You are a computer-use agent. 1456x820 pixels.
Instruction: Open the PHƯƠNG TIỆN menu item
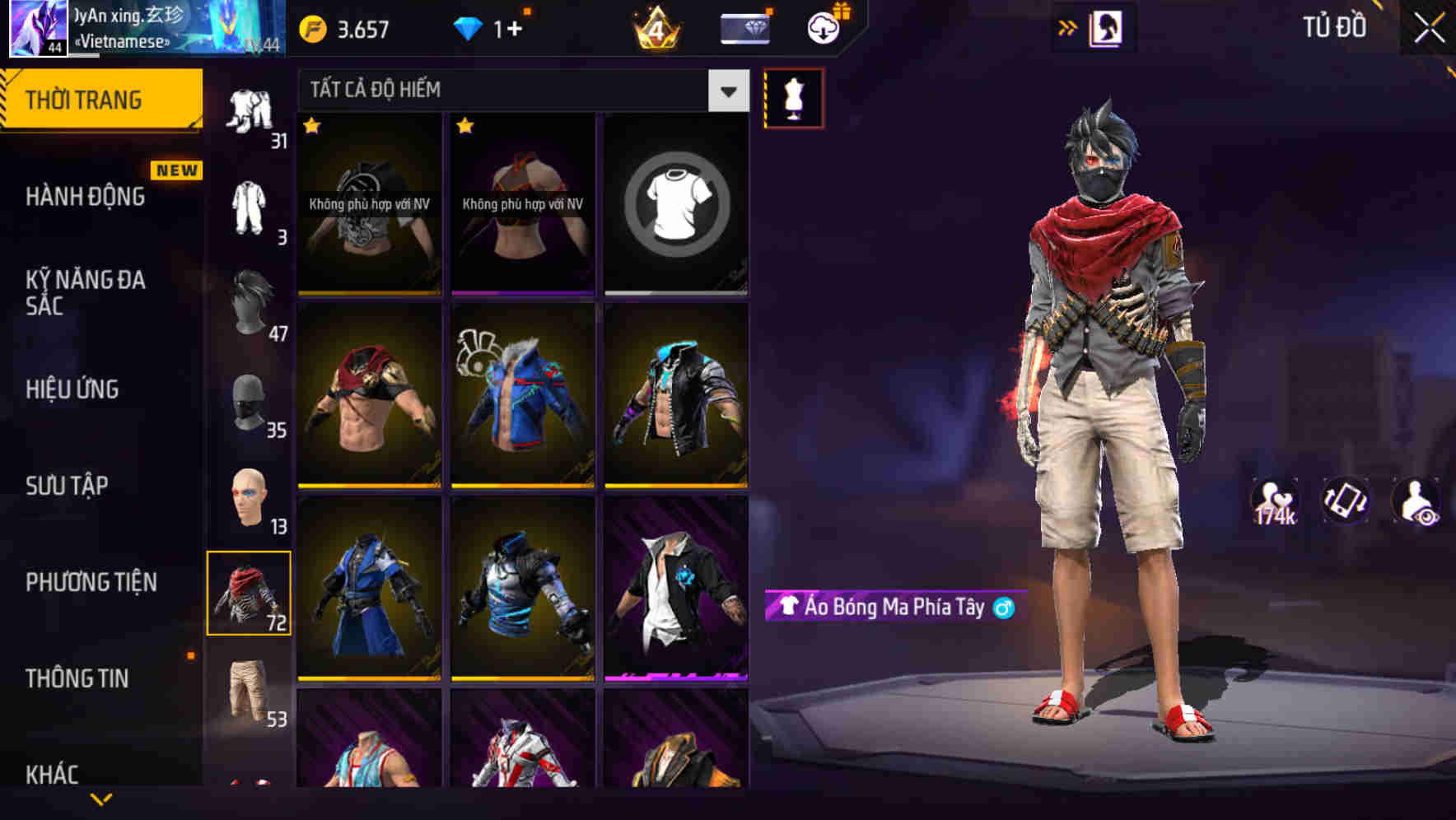[x=91, y=581]
